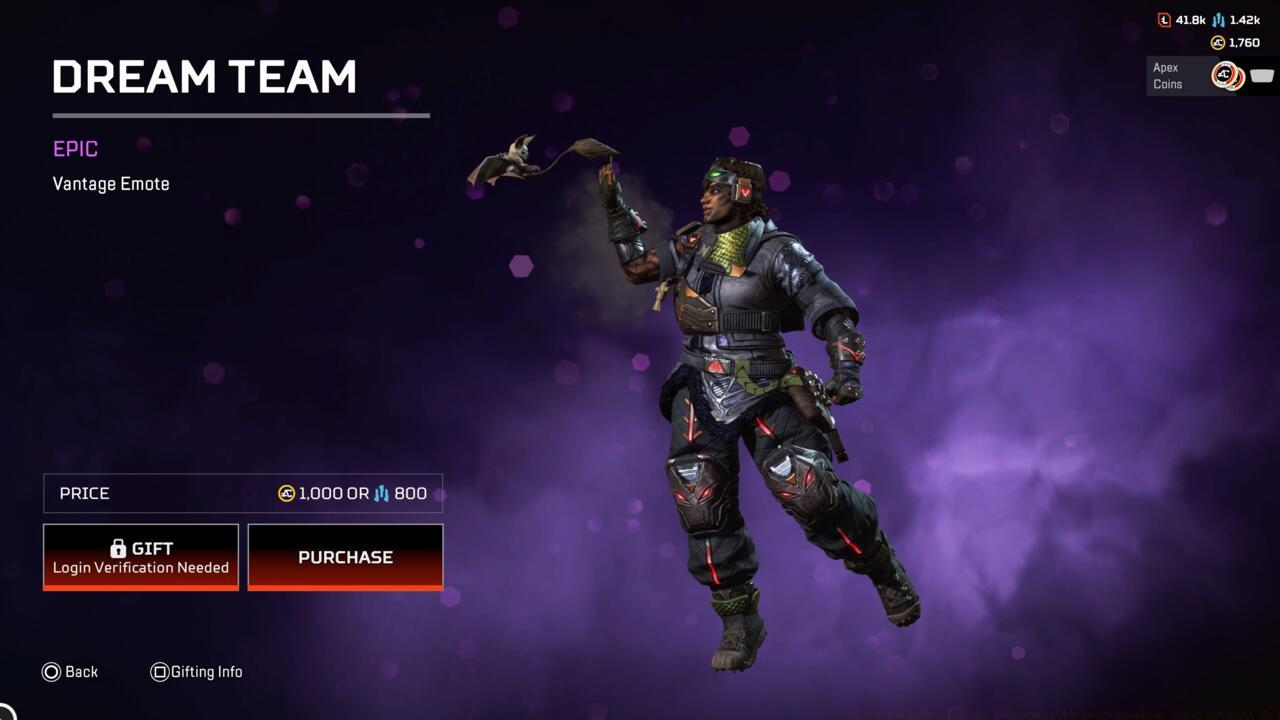Open the Apex Coins purchase panel

pos(1211,75)
